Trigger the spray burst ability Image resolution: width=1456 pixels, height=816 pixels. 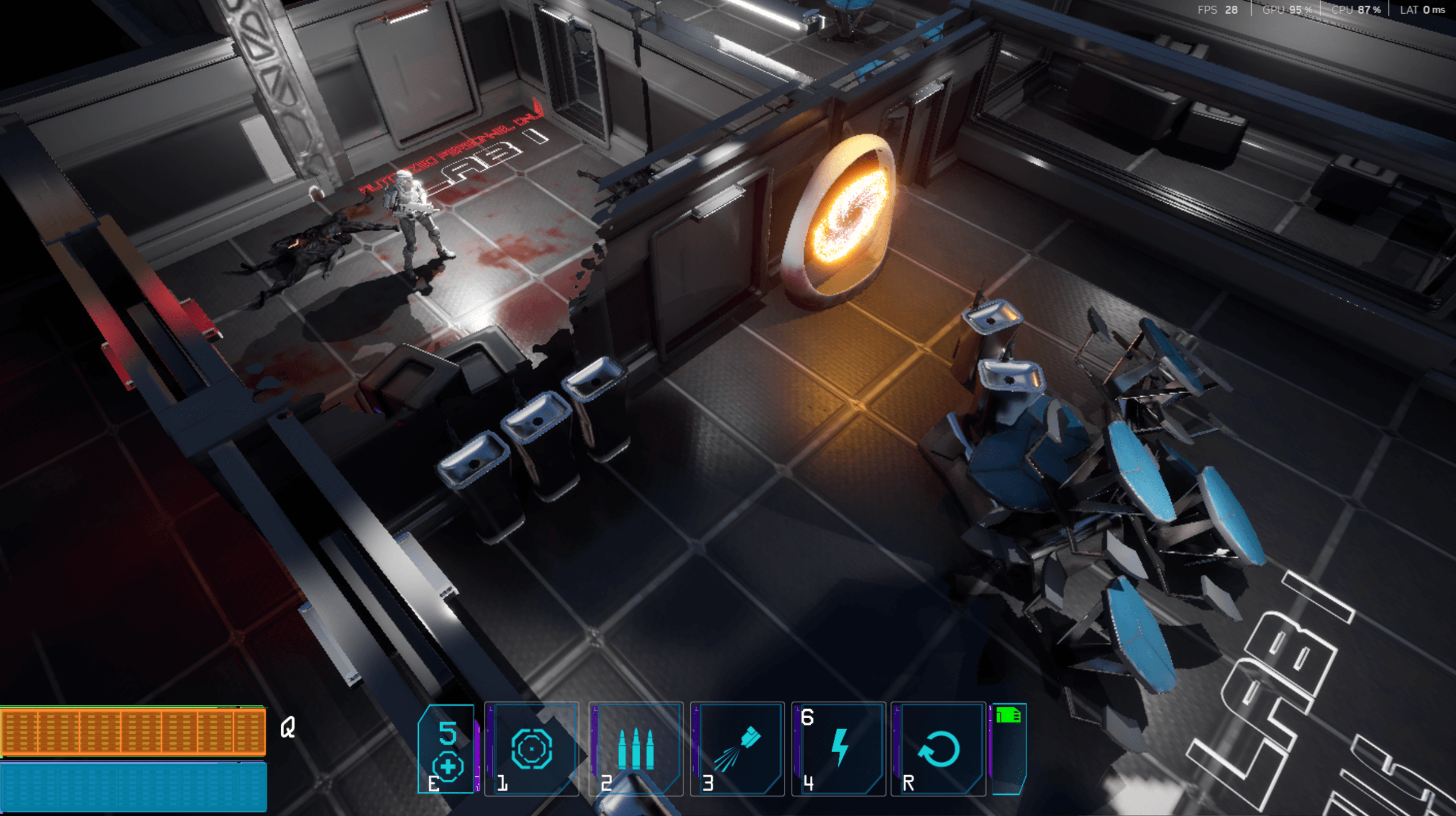(737, 749)
